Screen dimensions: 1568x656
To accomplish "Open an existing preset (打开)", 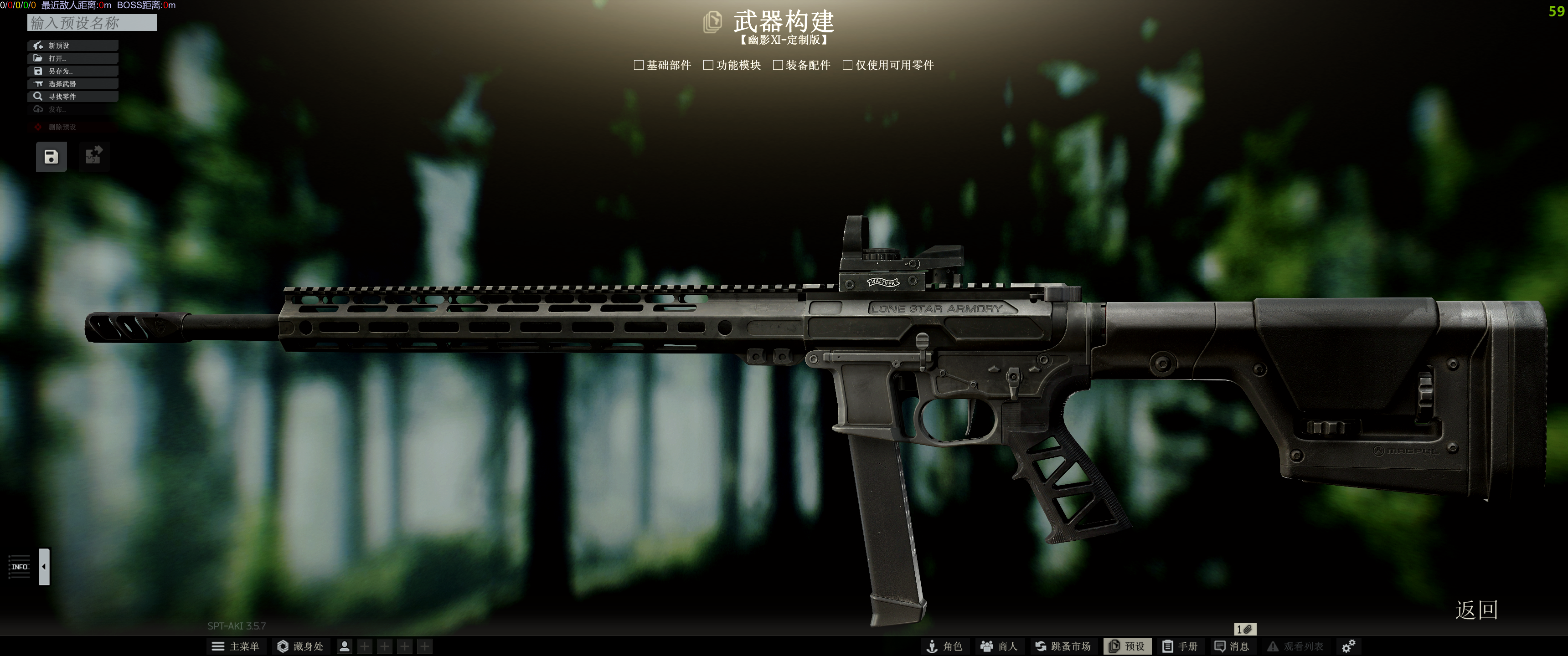I will click(72, 58).
